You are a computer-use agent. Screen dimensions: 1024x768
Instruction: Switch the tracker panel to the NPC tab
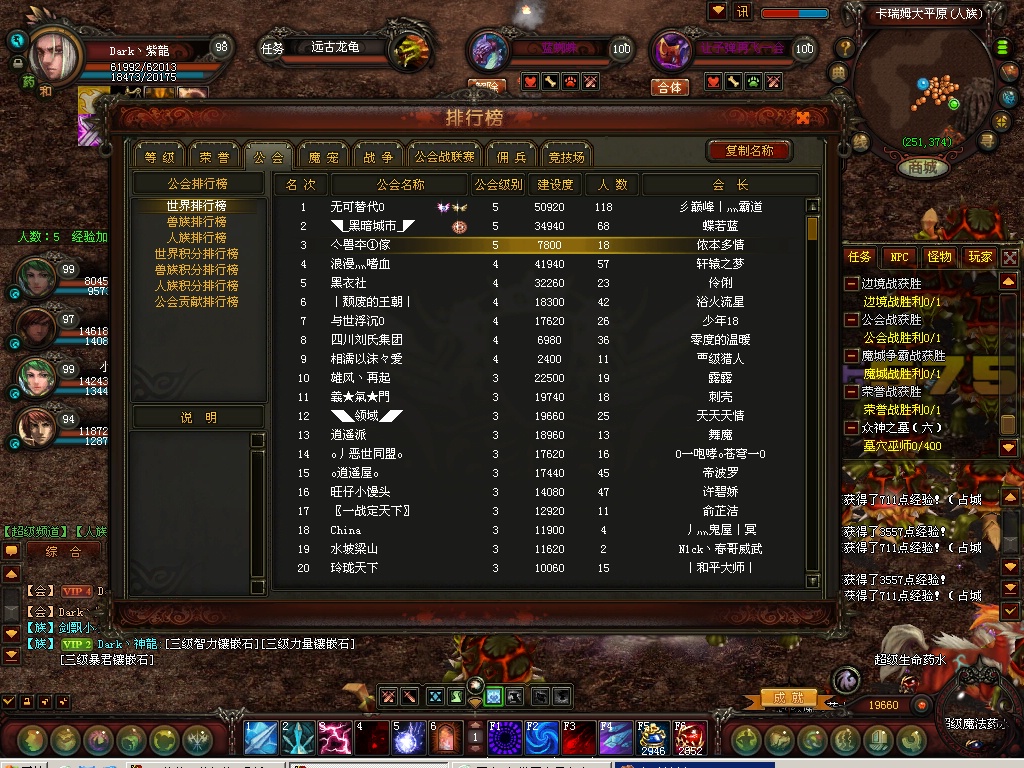900,257
